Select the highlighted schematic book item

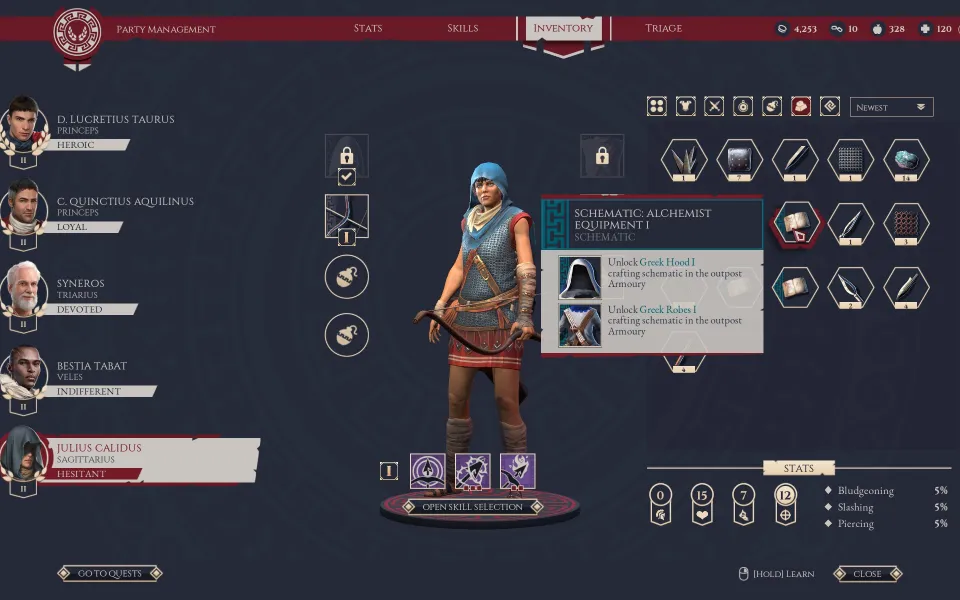[796, 223]
